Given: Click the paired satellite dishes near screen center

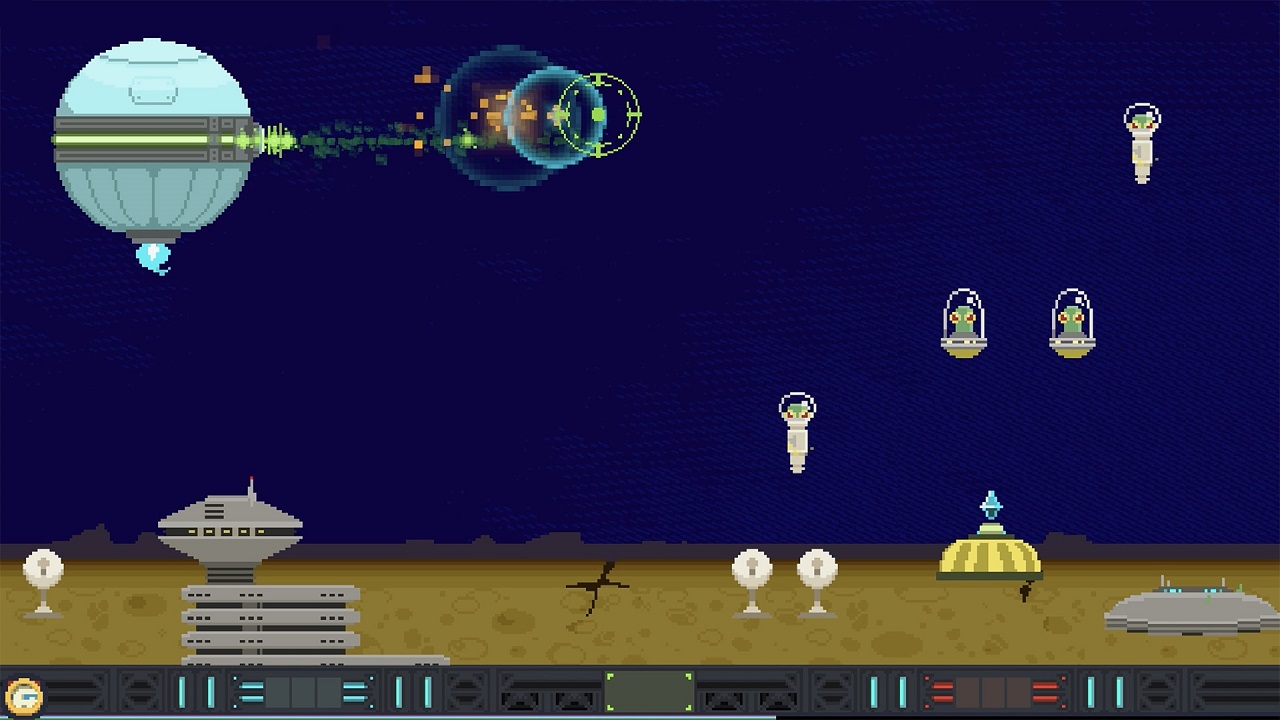Looking at the screenshot, I should (x=783, y=570).
